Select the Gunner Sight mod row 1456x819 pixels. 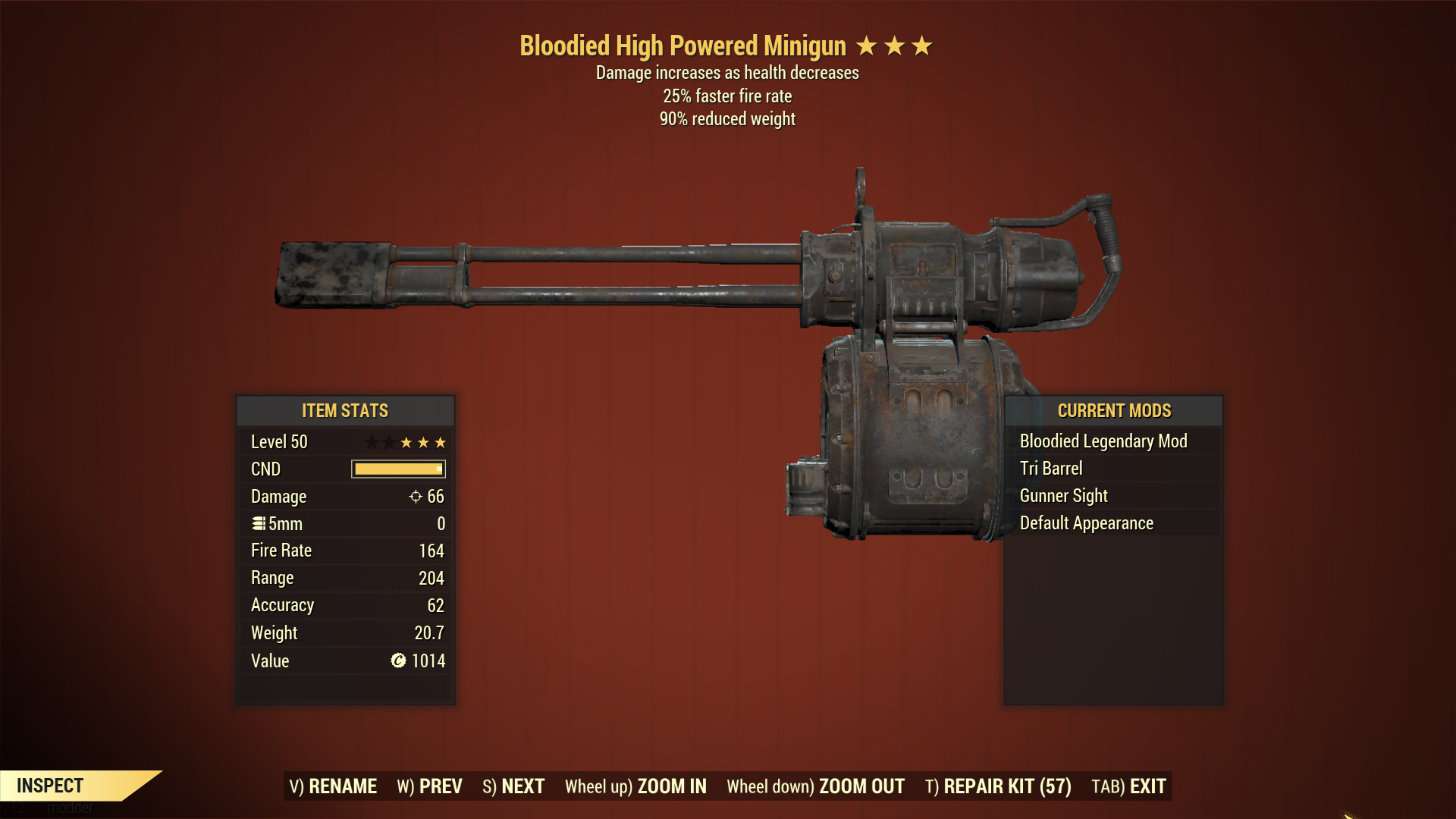(1063, 496)
